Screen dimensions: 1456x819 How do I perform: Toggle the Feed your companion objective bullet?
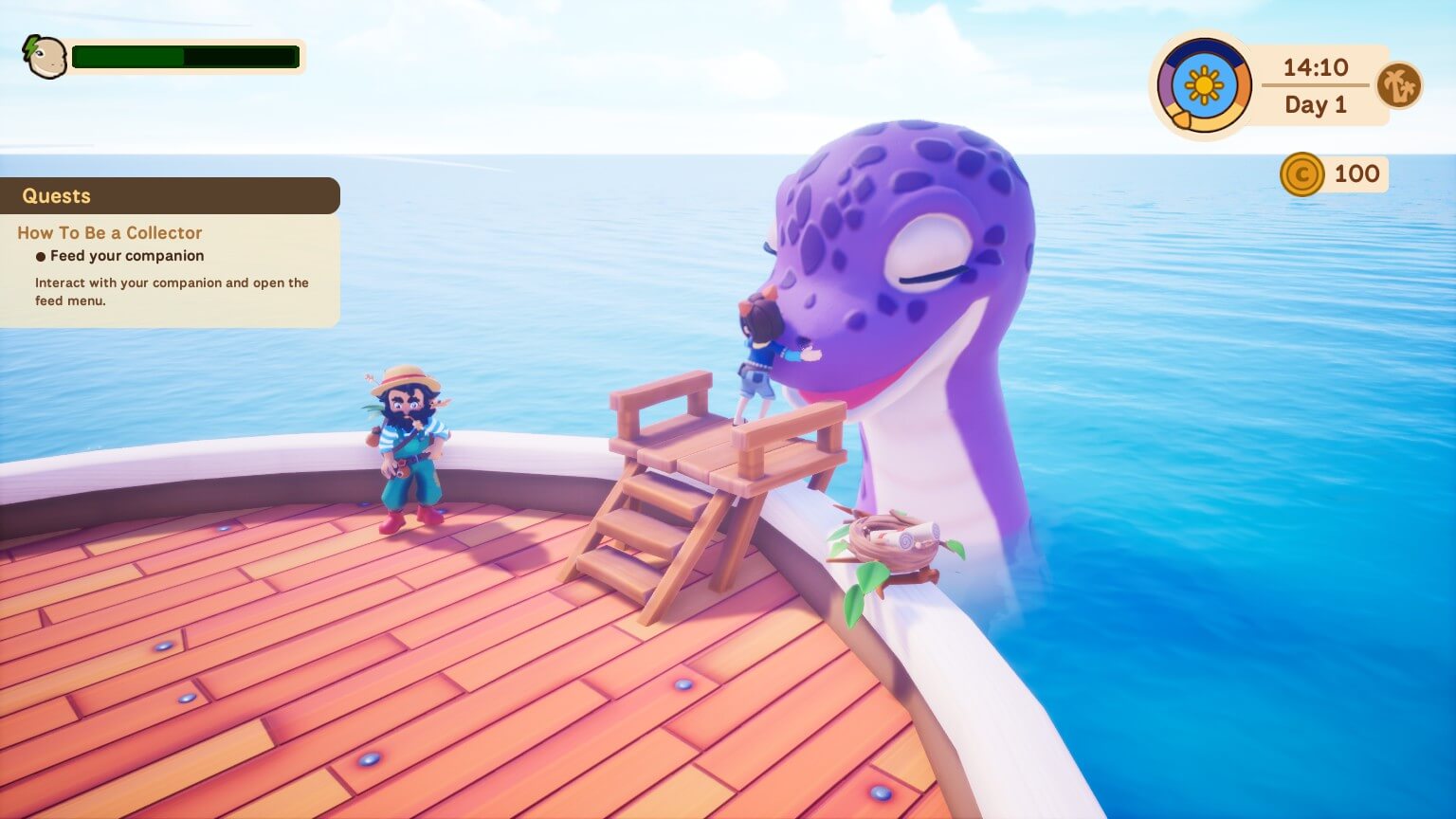[x=40, y=256]
